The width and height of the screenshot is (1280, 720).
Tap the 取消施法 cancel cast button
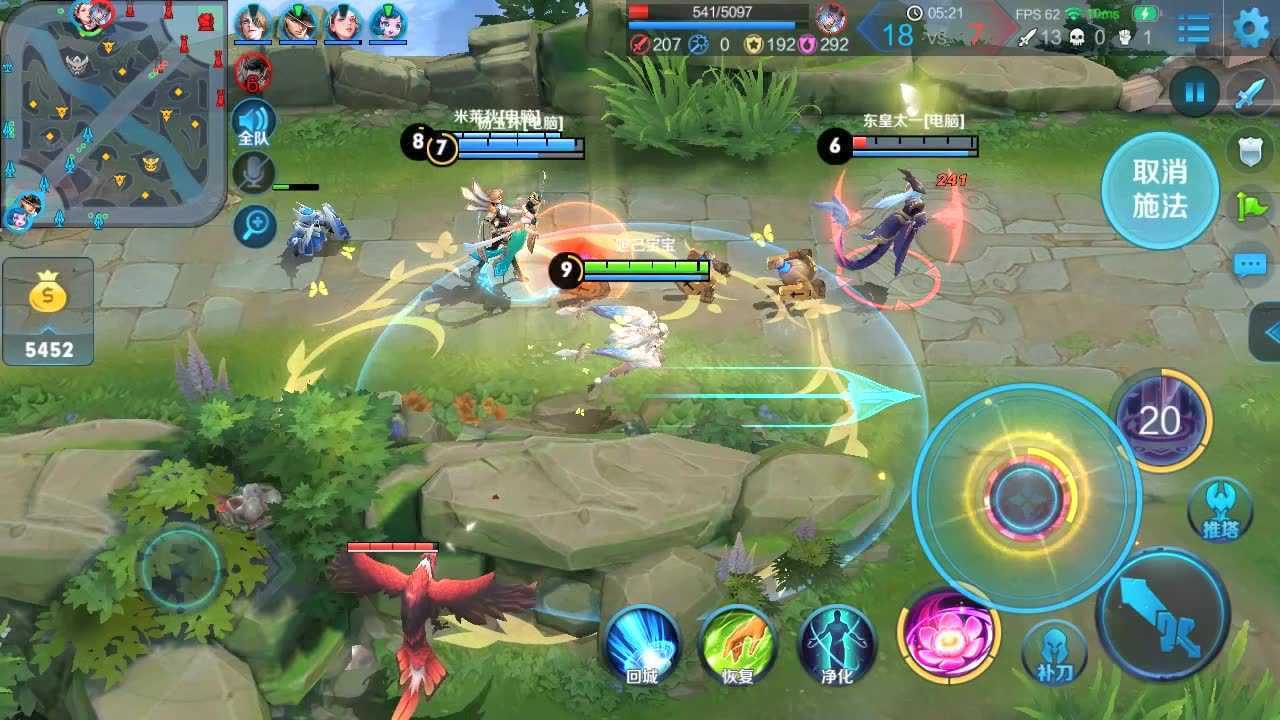click(1160, 189)
